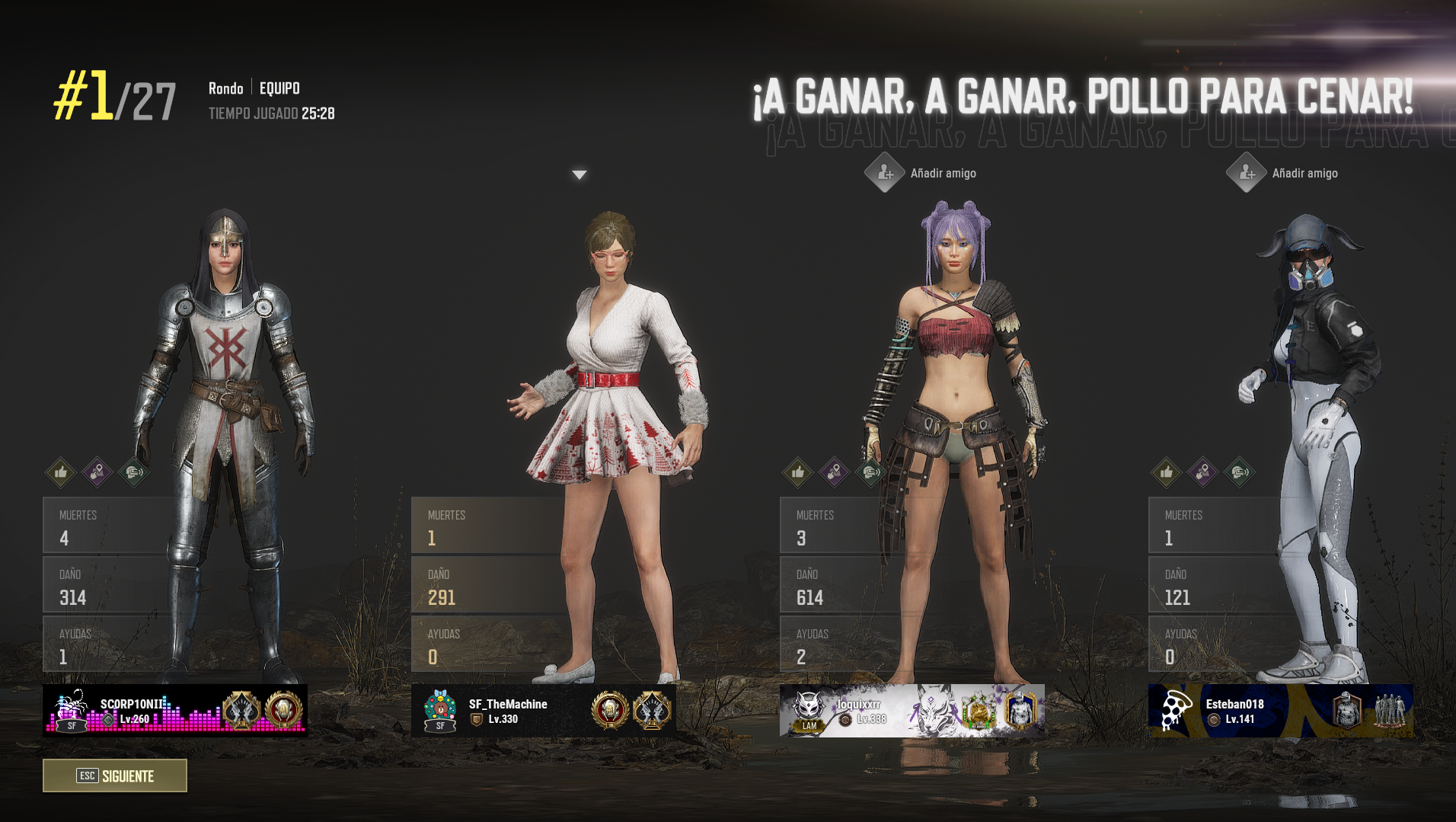Commend Esteban018 with the green helmet-voice icon
Viewport: 1456px width, 822px height.
point(1239,472)
